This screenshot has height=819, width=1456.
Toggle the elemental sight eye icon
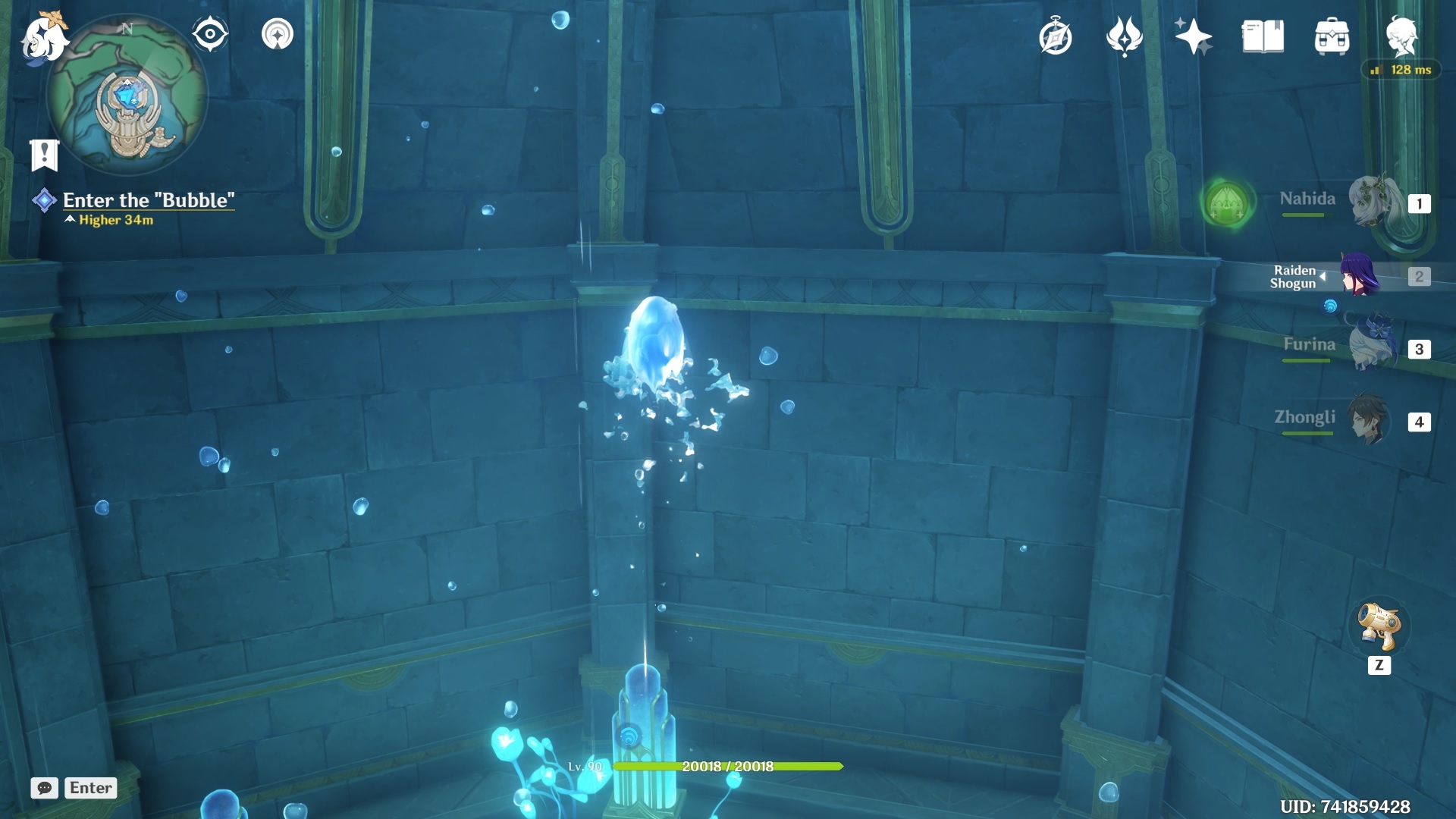[x=210, y=34]
